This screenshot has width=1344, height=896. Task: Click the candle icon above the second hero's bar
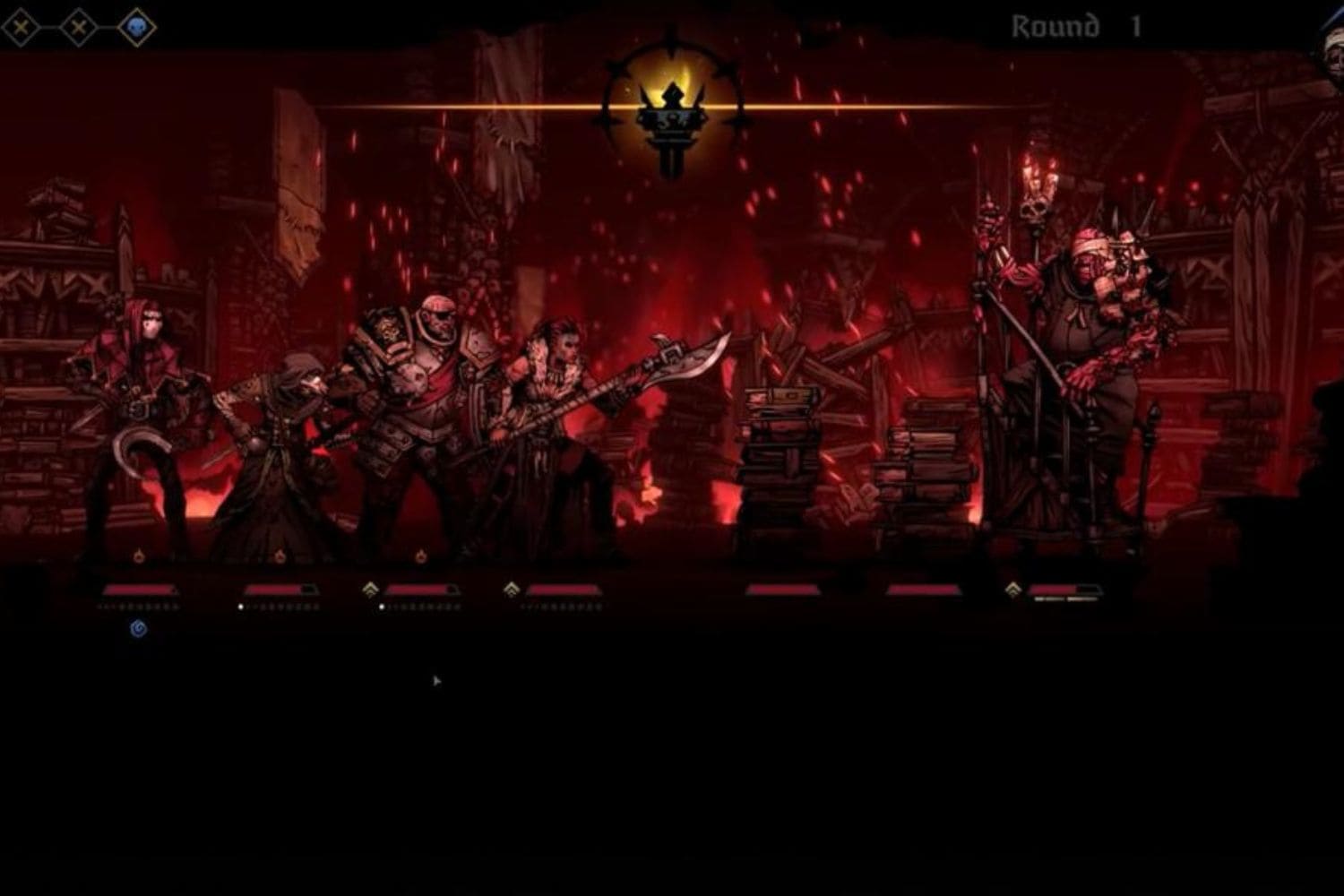280,557
